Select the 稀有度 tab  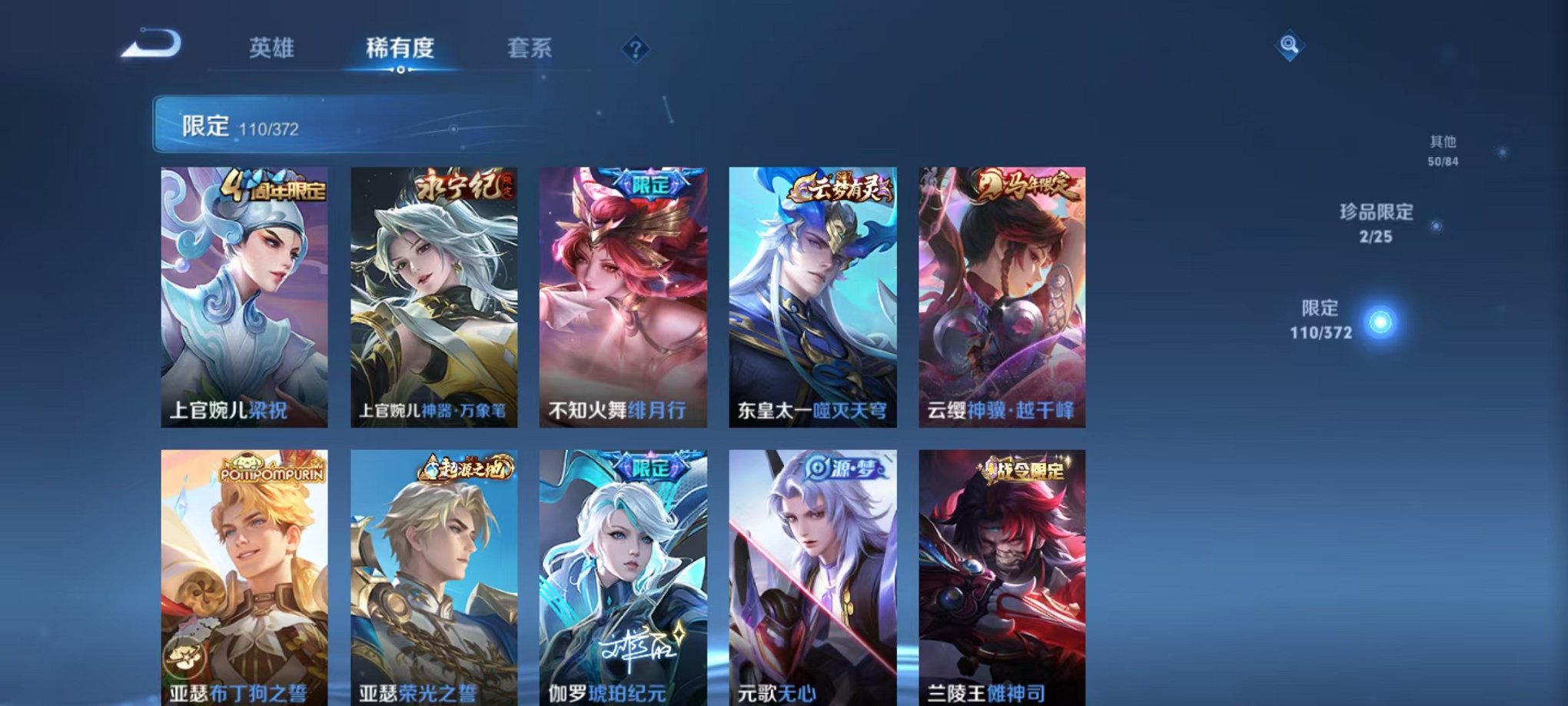pyautogui.click(x=400, y=48)
